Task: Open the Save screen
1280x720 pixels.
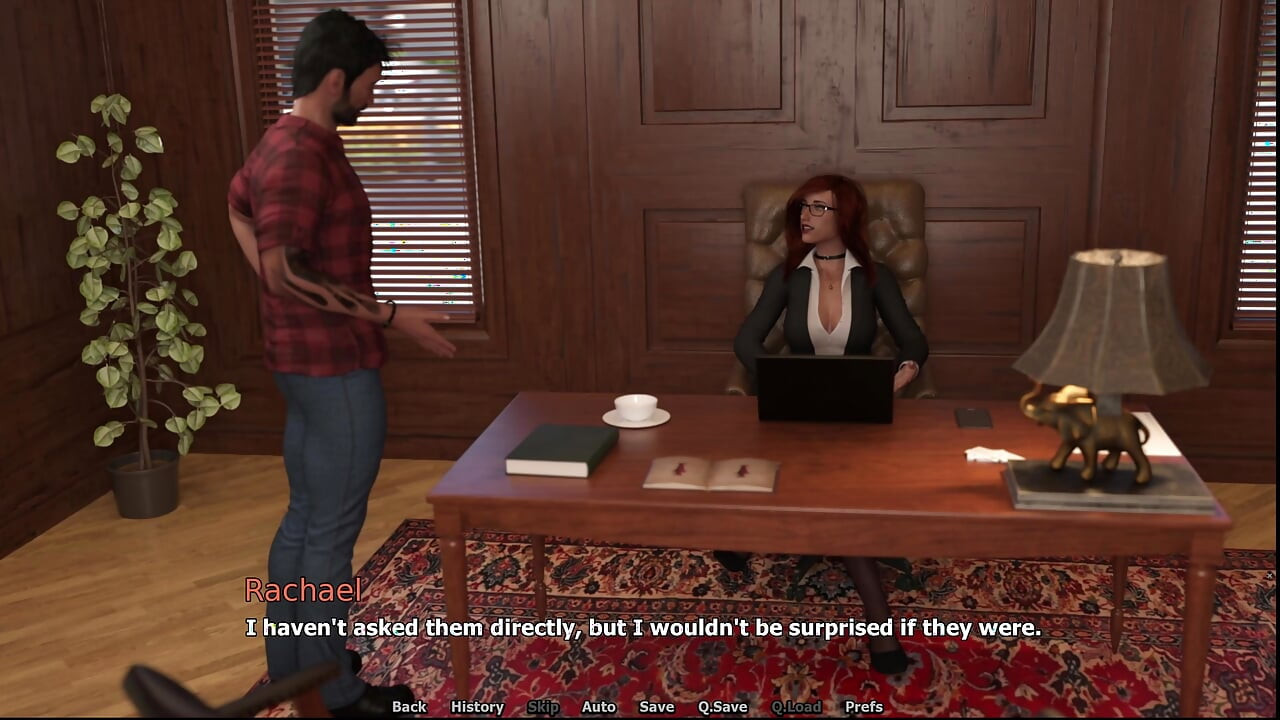Action: (x=656, y=707)
